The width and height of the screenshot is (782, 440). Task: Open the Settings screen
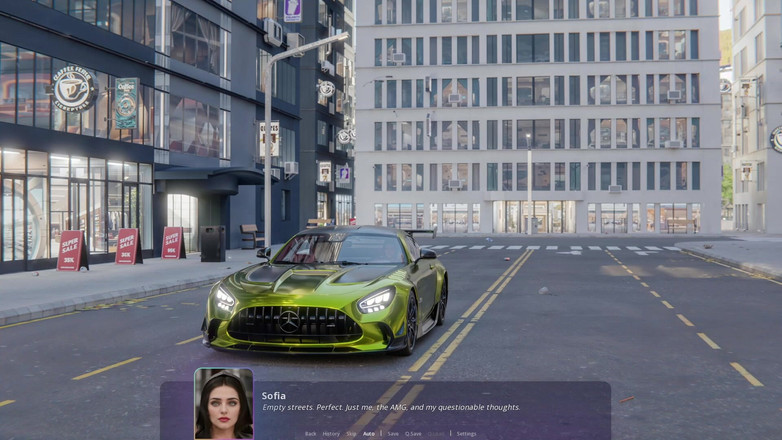point(466,434)
